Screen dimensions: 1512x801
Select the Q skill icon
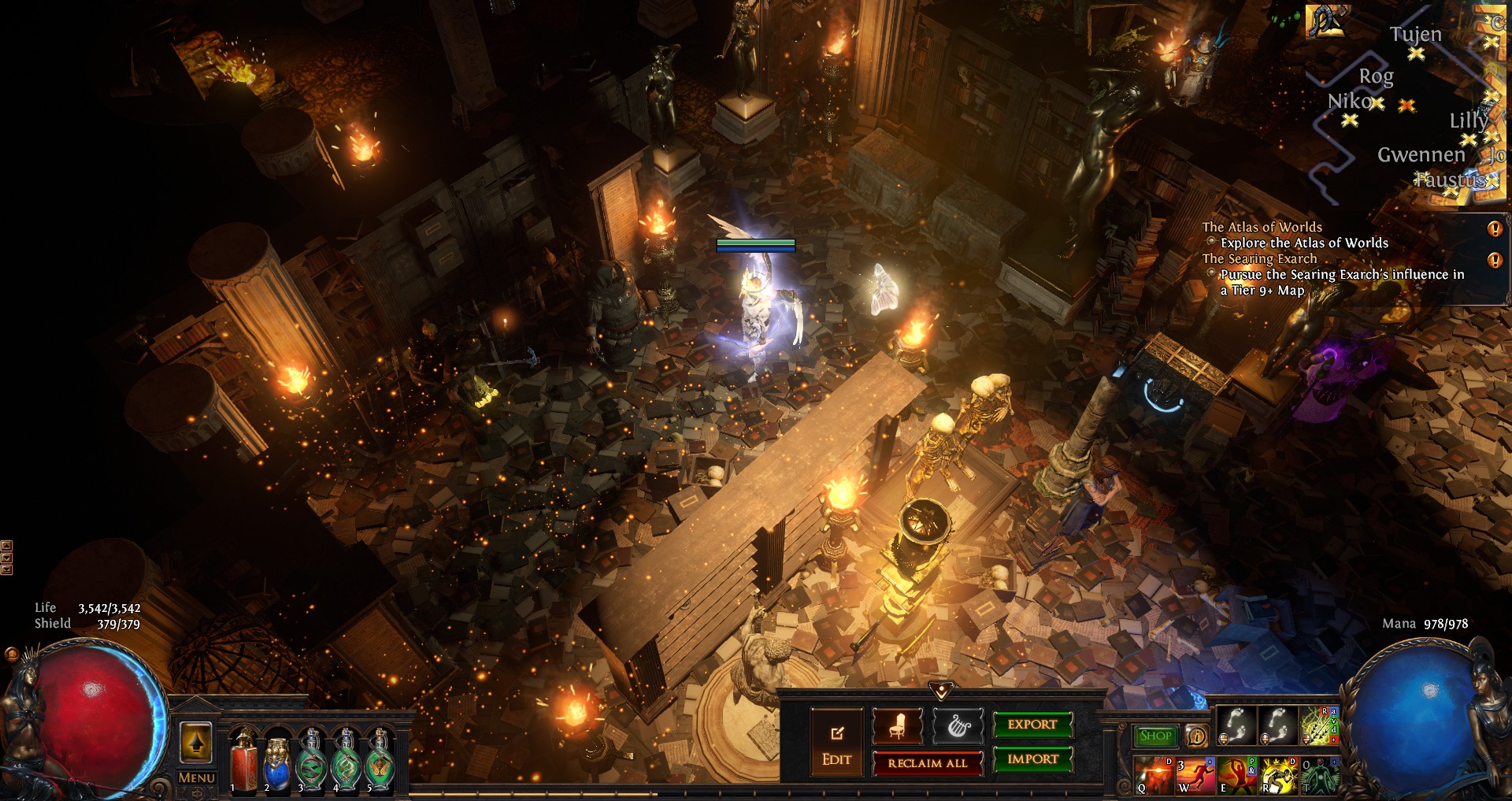(1154, 775)
